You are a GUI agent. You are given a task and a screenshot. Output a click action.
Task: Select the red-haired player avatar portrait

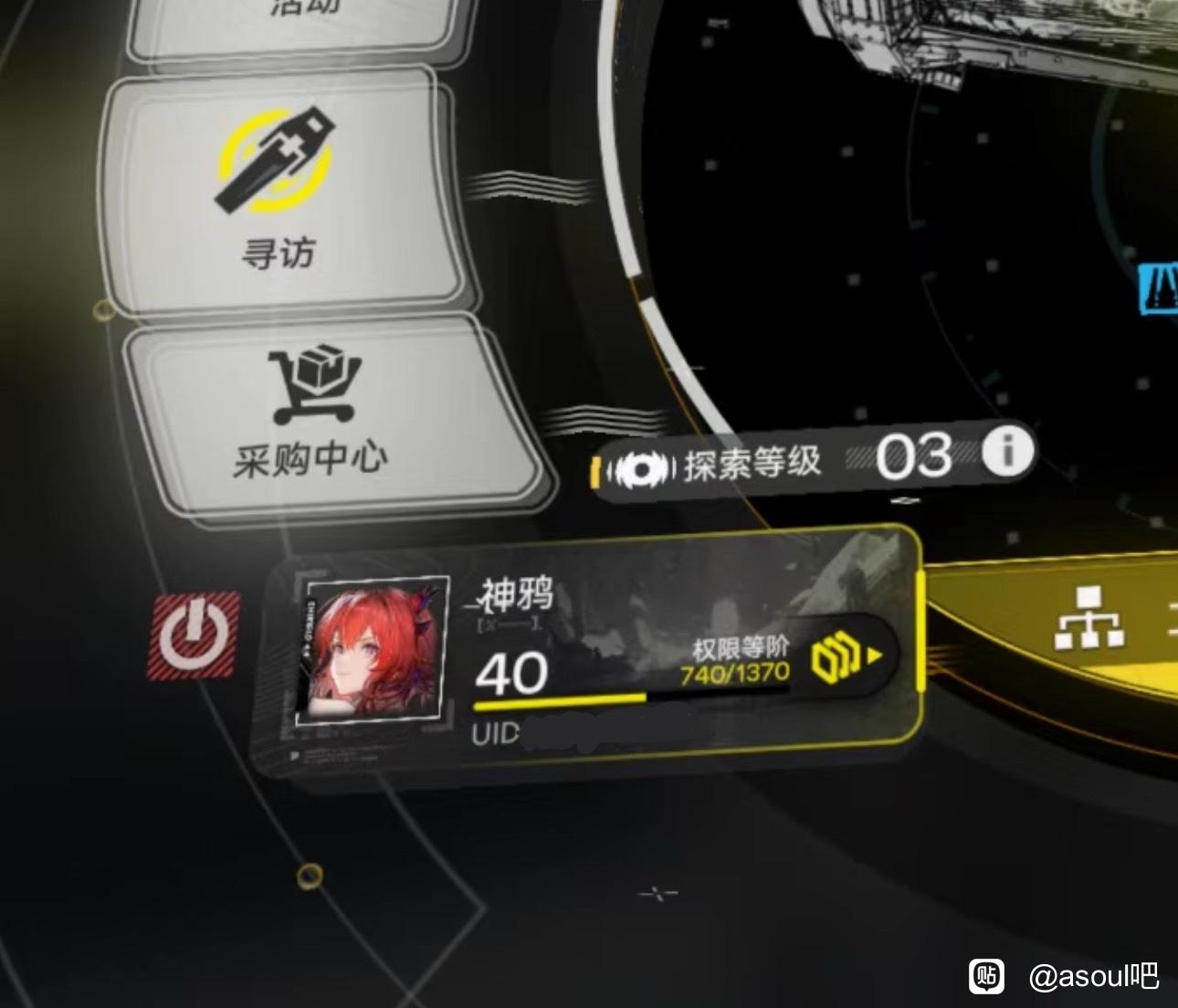pyautogui.click(x=372, y=649)
